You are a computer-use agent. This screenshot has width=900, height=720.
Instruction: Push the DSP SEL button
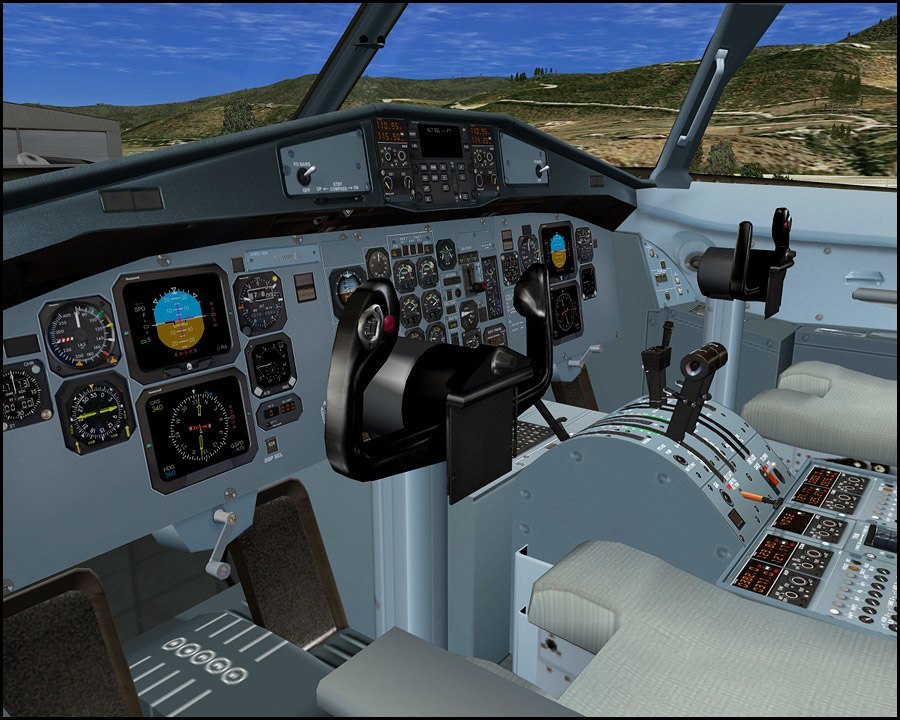pos(271,445)
